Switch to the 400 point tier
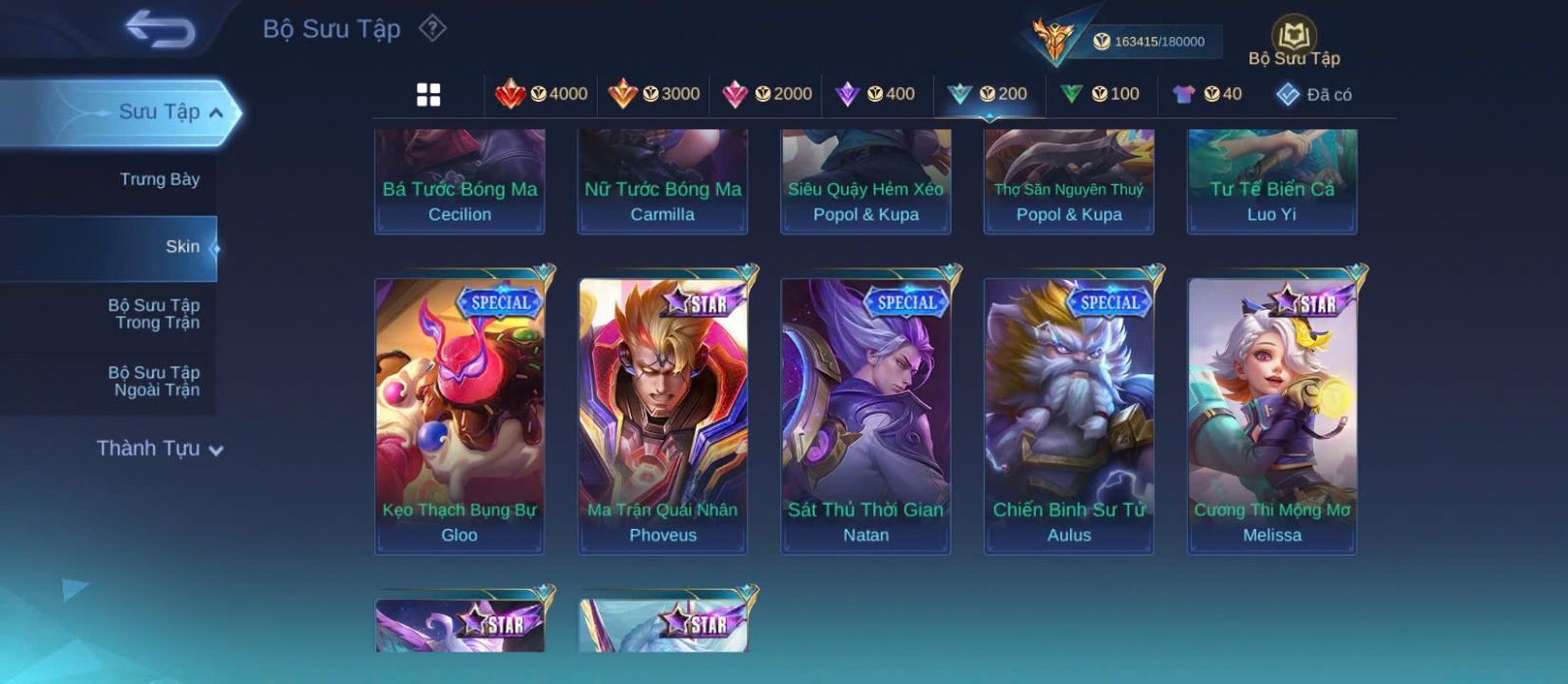 [x=875, y=94]
